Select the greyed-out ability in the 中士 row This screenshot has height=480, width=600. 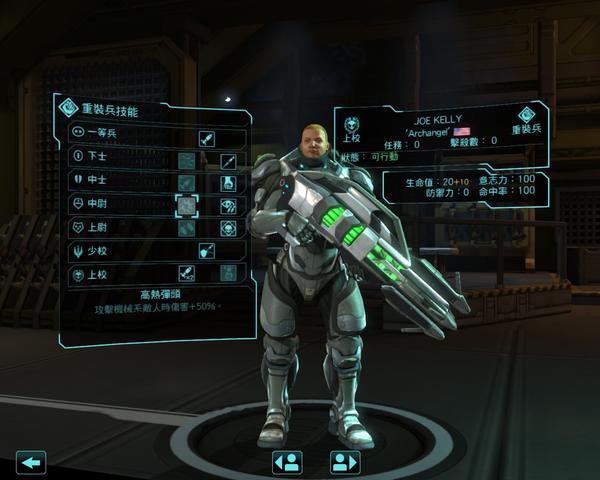click(x=186, y=183)
